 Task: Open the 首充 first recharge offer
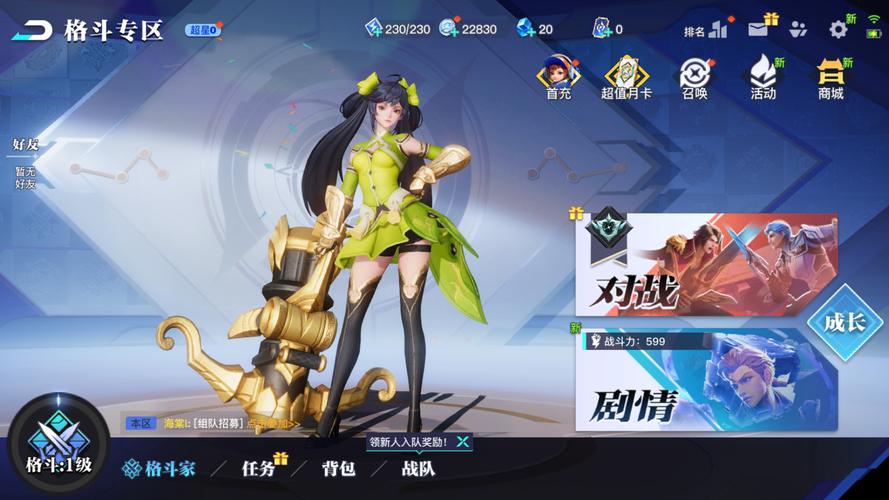558,77
